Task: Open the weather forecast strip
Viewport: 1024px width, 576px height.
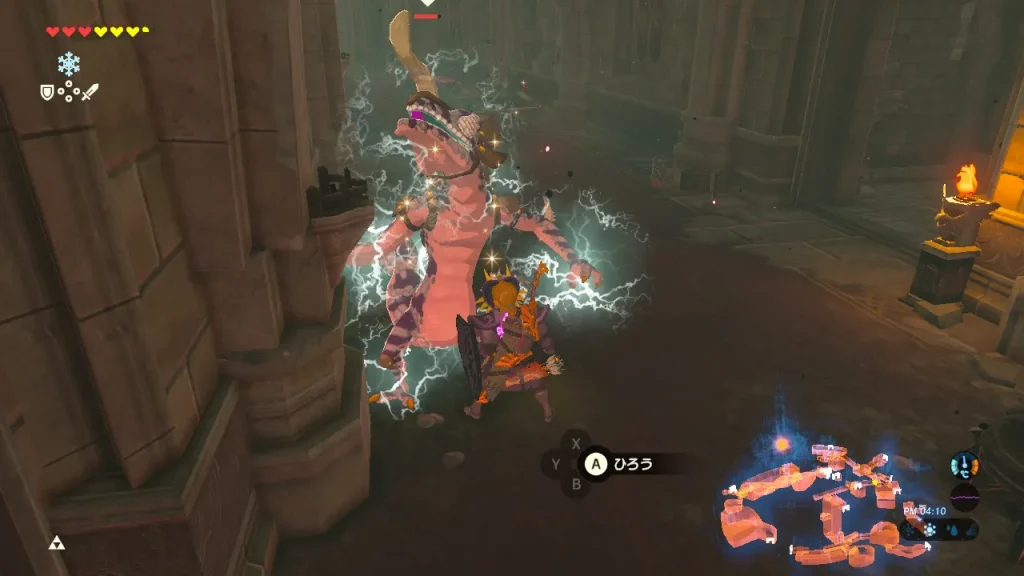Action: click(940, 529)
